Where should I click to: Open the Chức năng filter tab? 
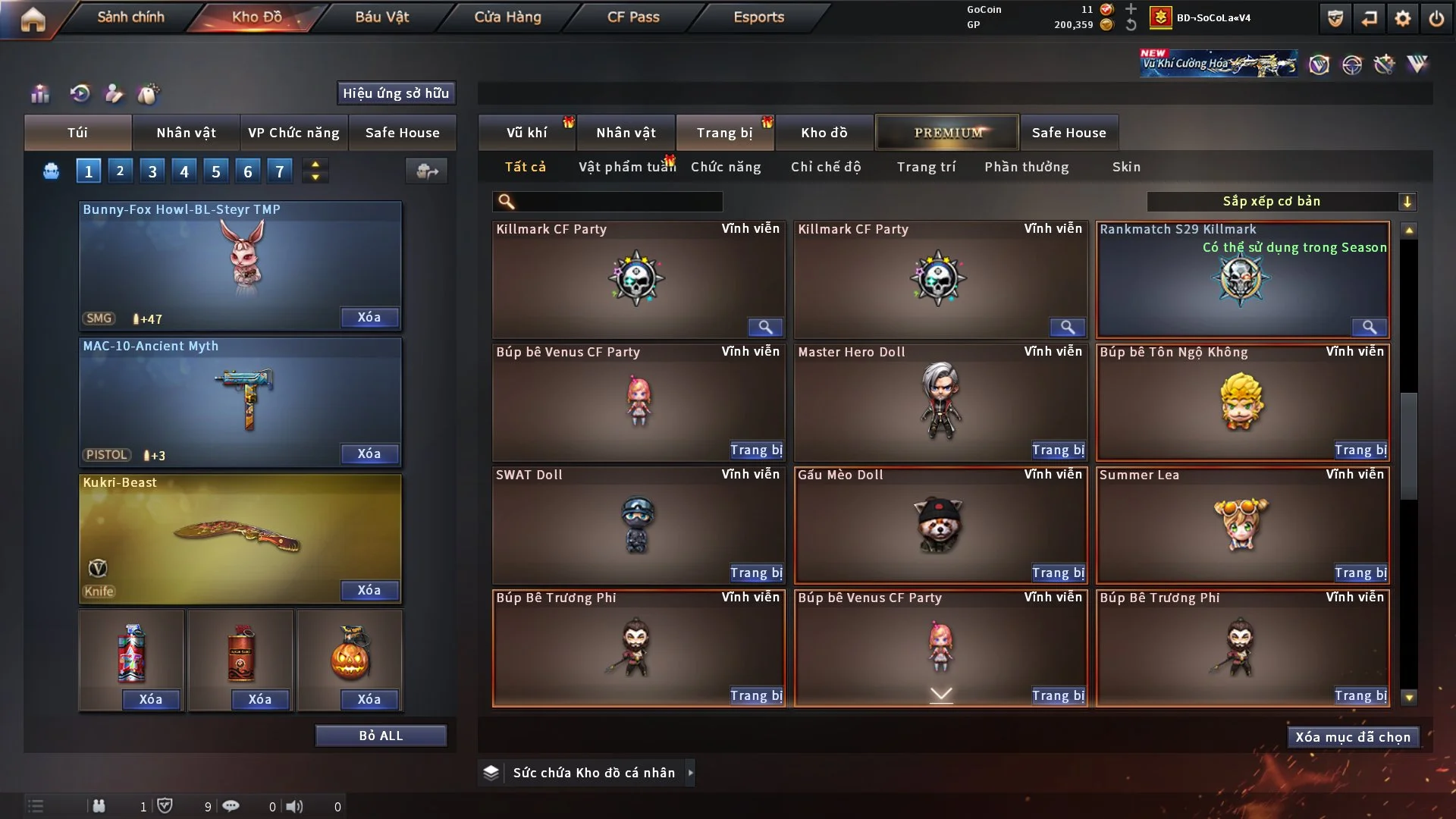(726, 166)
